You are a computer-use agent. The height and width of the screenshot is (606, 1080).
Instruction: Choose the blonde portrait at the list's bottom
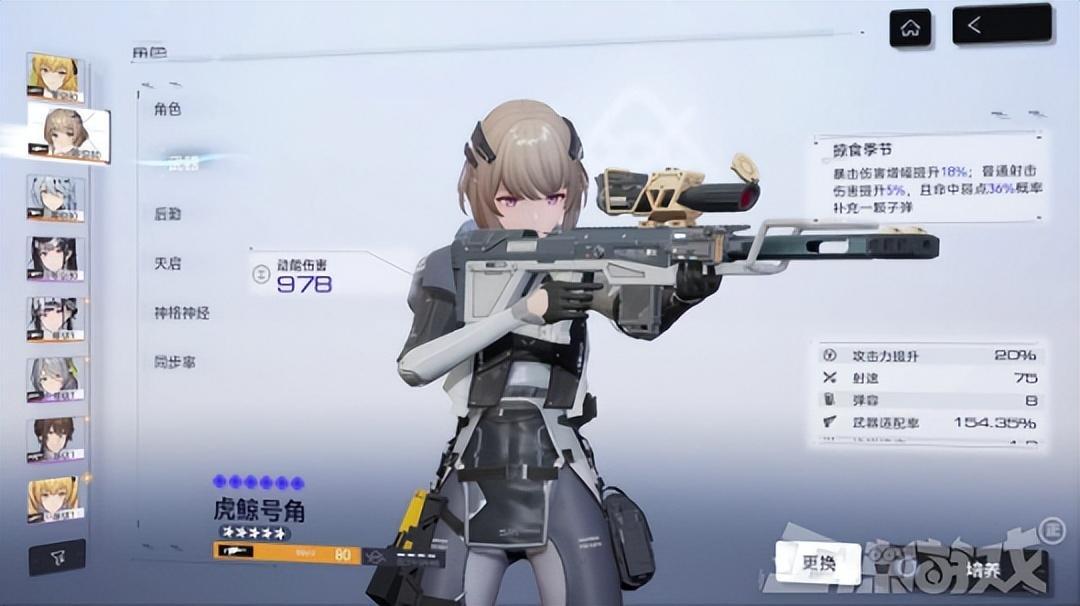coord(56,499)
